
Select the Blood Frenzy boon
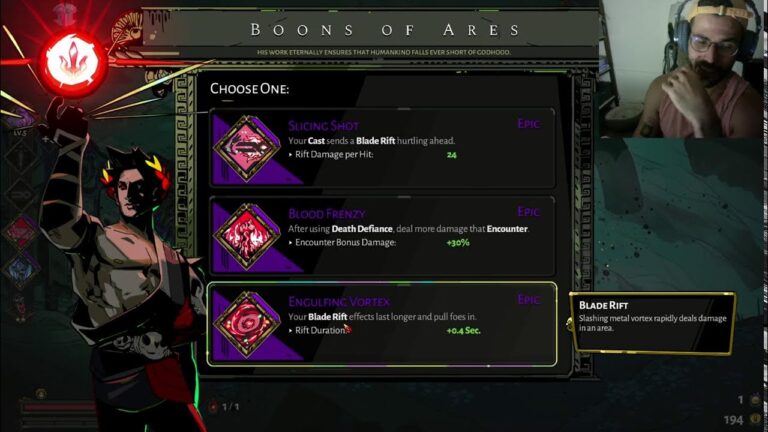[381, 236]
